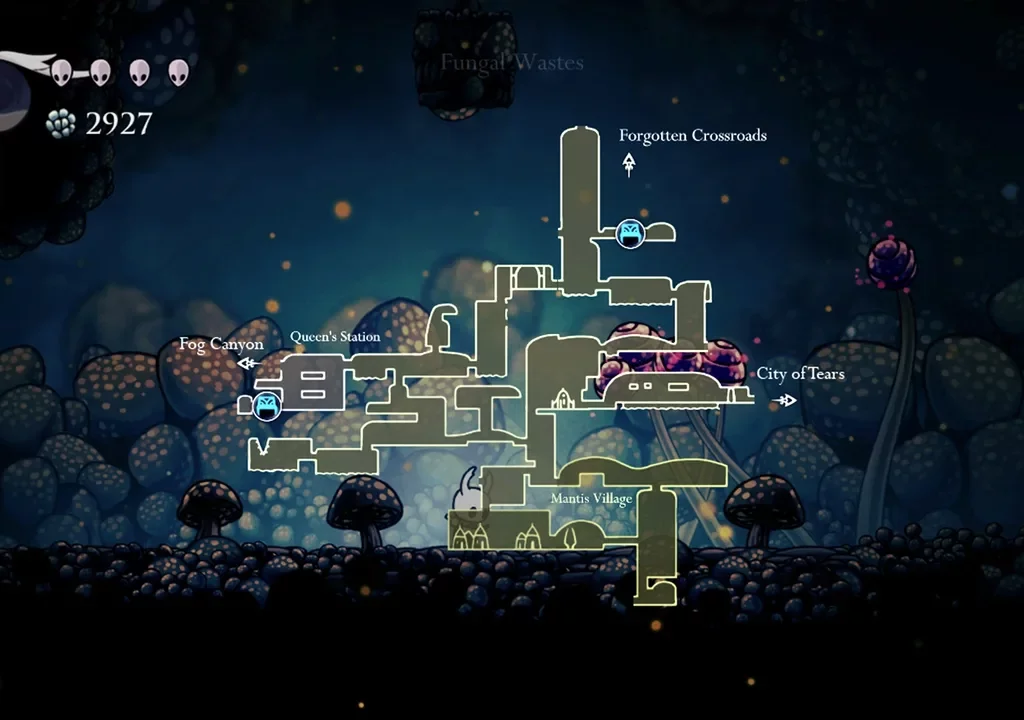Select the blue map pin below Forgotten Crossroads
Image resolution: width=1024 pixels, height=720 pixels.
click(x=629, y=234)
